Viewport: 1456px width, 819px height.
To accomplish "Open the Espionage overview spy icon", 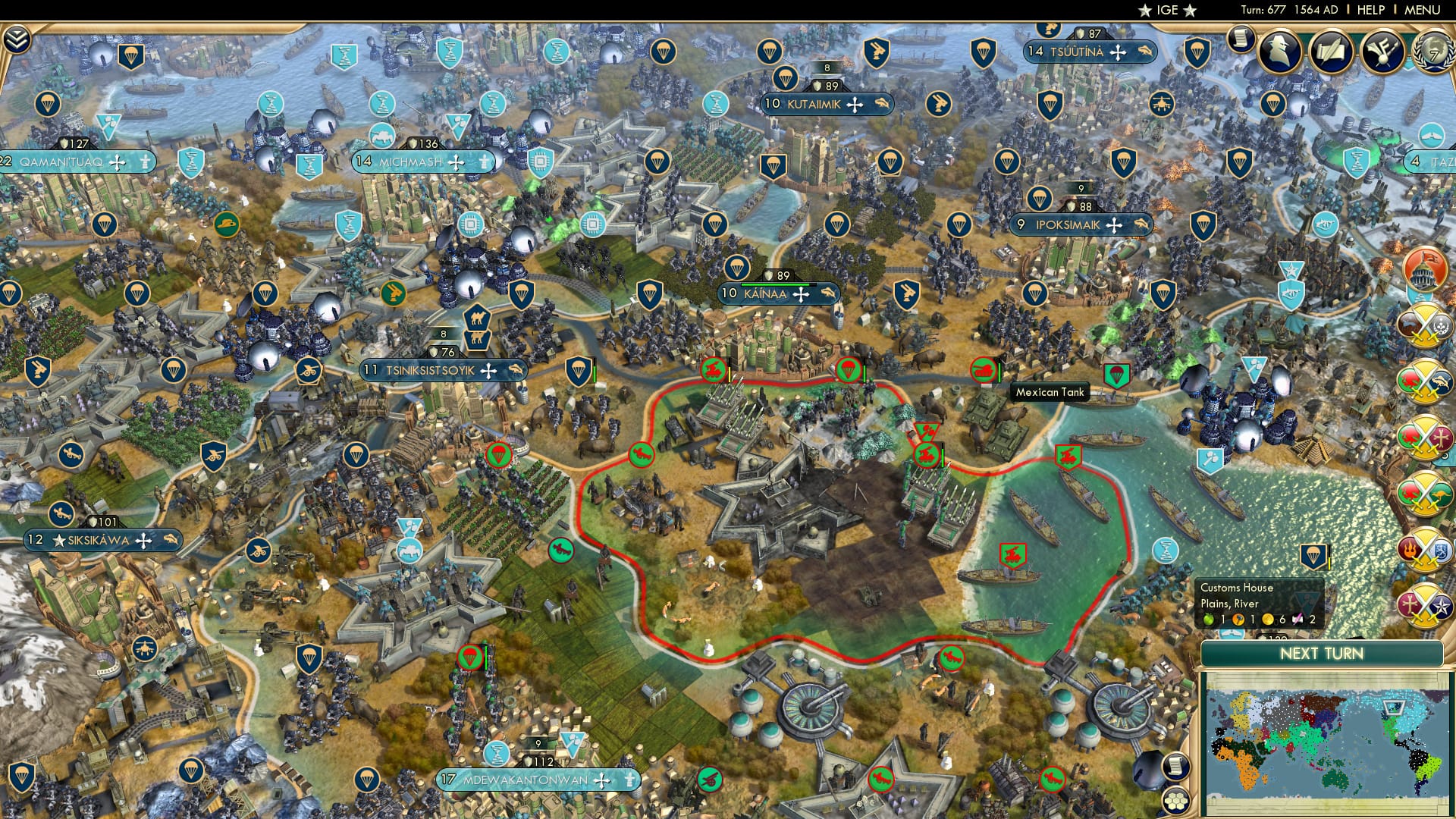I will coord(1279,52).
